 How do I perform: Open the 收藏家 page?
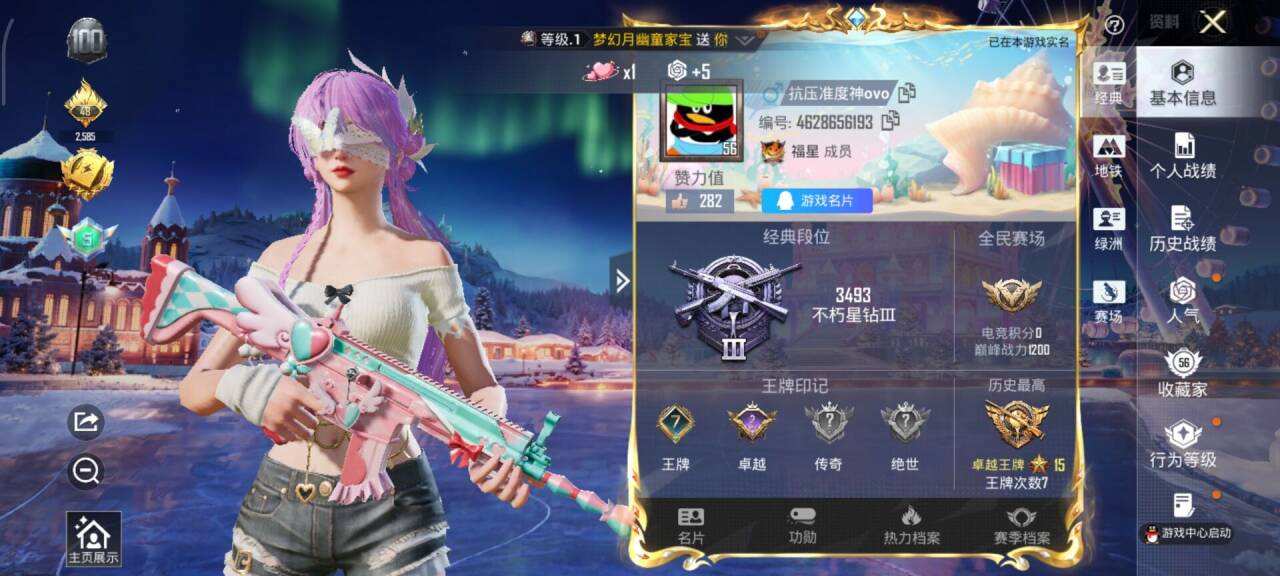tap(1183, 374)
